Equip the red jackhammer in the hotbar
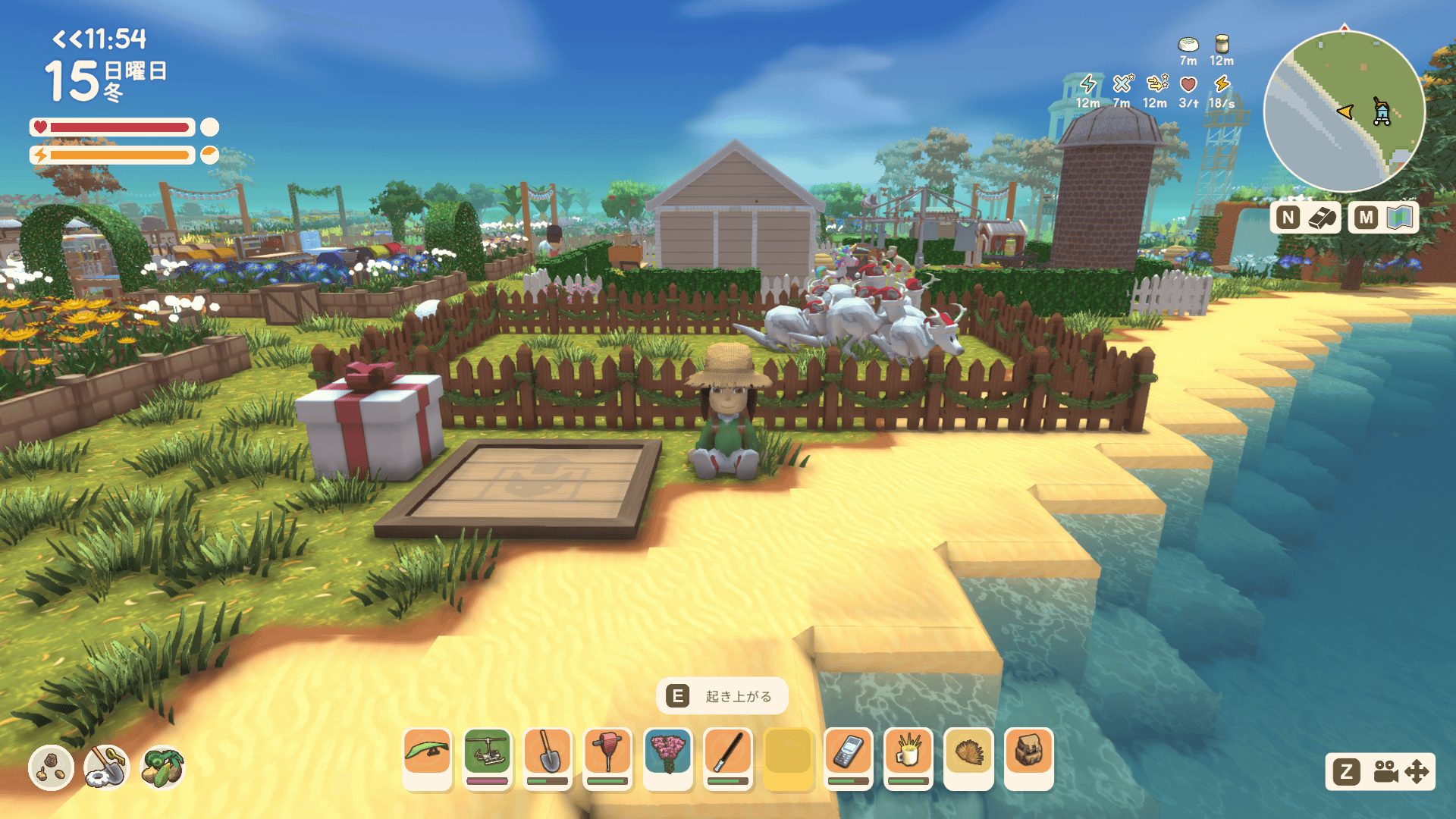 point(607,758)
